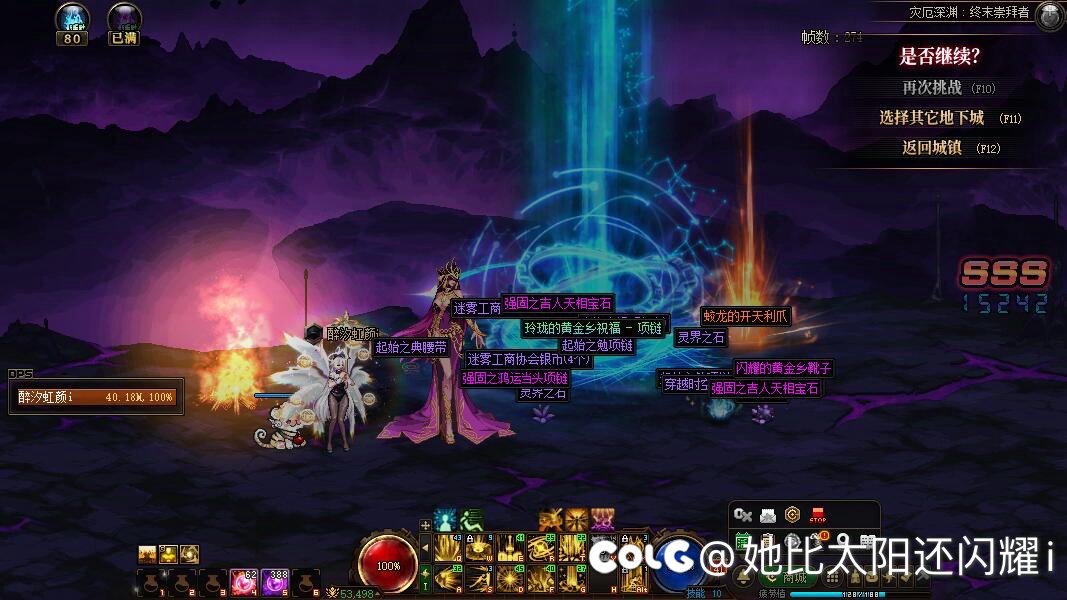The height and width of the screenshot is (600, 1067).
Task: Click the red STOP icon
Action: pyautogui.click(x=818, y=515)
